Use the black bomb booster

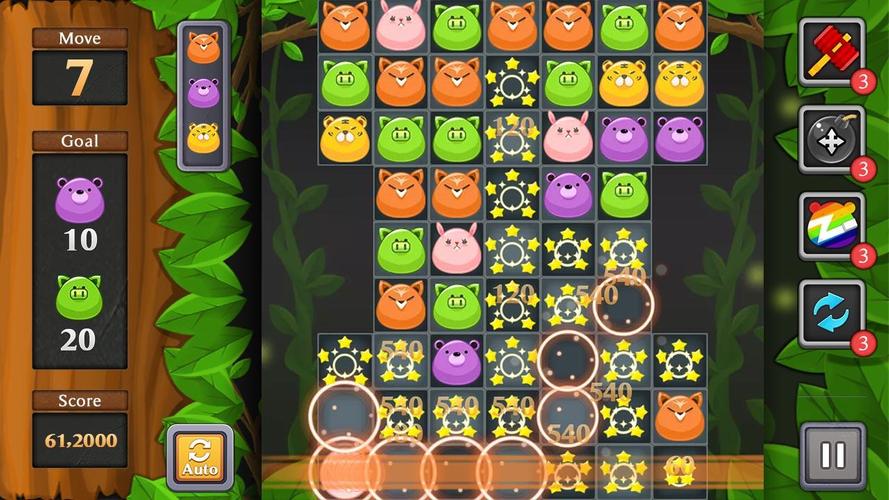pyautogui.click(x=831, y=139)
